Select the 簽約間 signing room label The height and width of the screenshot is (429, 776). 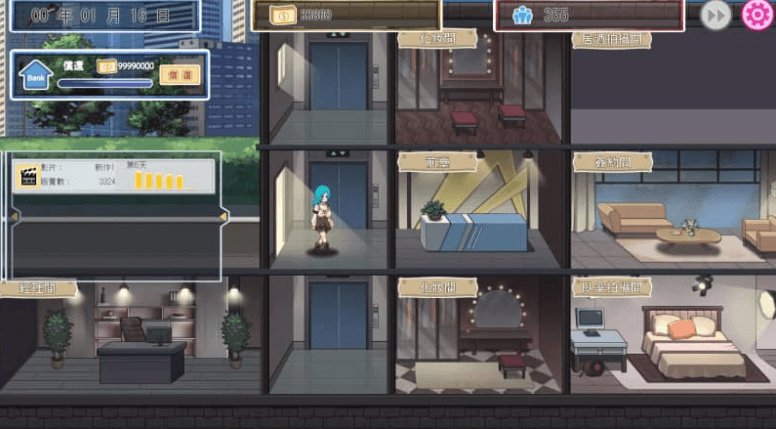point(612,162)
